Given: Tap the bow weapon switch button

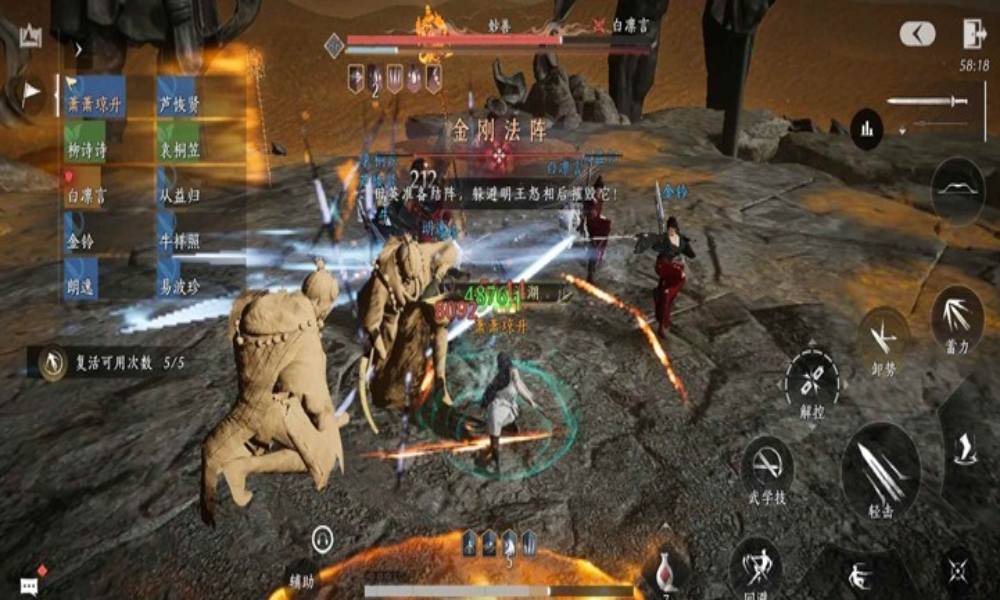Looking at the screenshot, I should tap(957, 190).
